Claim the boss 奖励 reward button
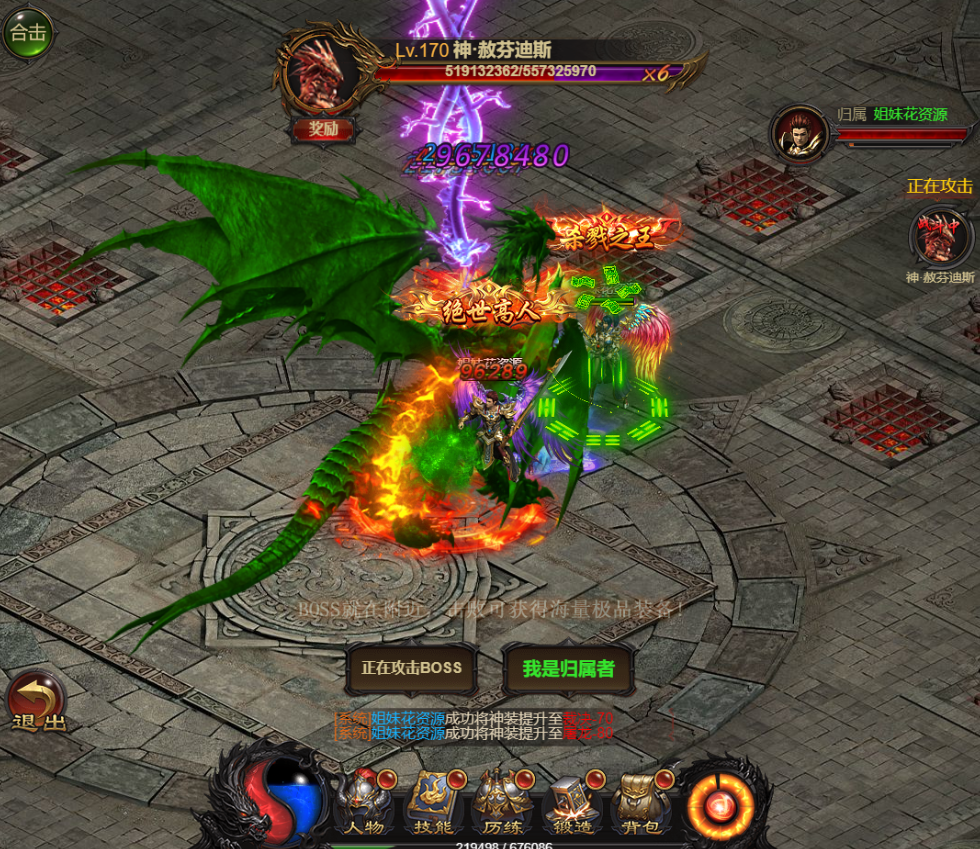 [321, 130]
